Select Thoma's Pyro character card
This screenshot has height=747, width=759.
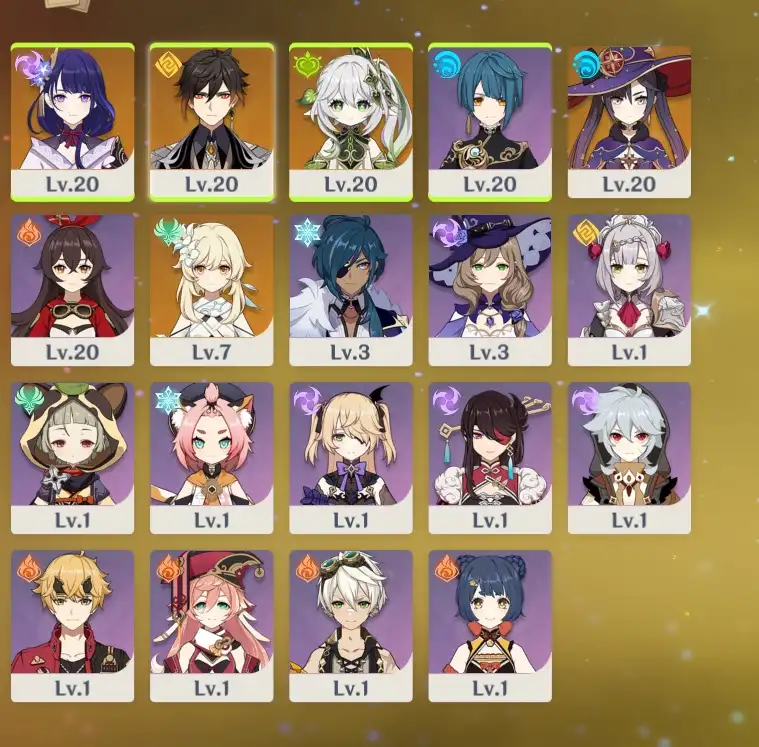tap(72, 626)
